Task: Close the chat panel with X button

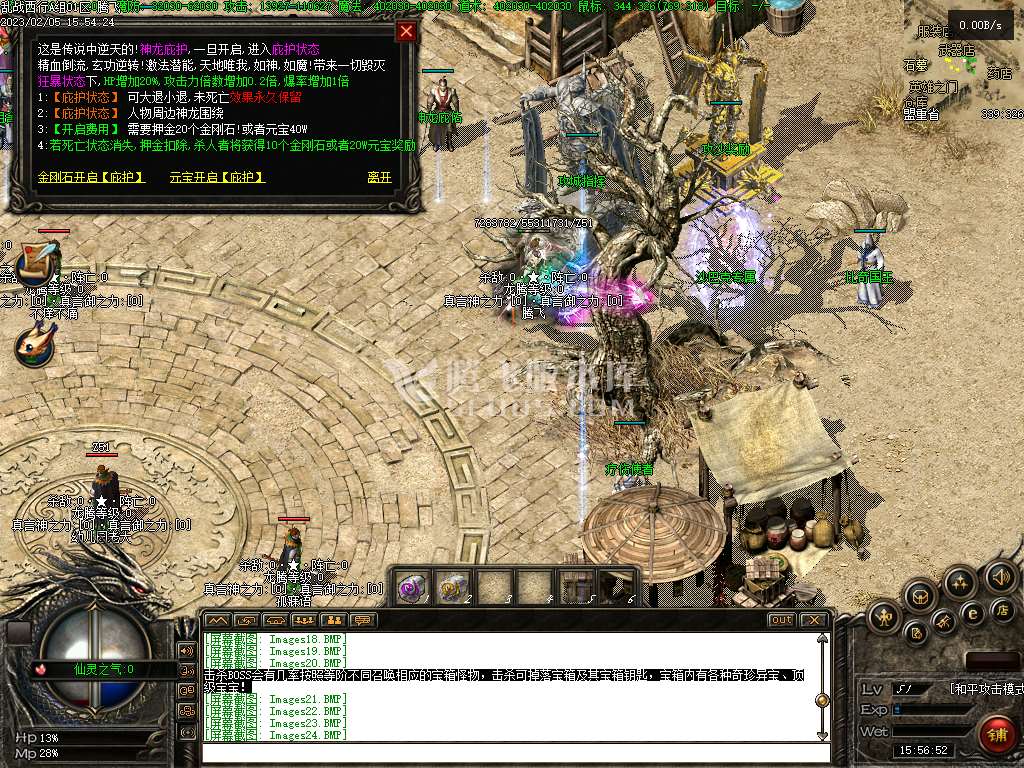Action: tap(815, 620)
